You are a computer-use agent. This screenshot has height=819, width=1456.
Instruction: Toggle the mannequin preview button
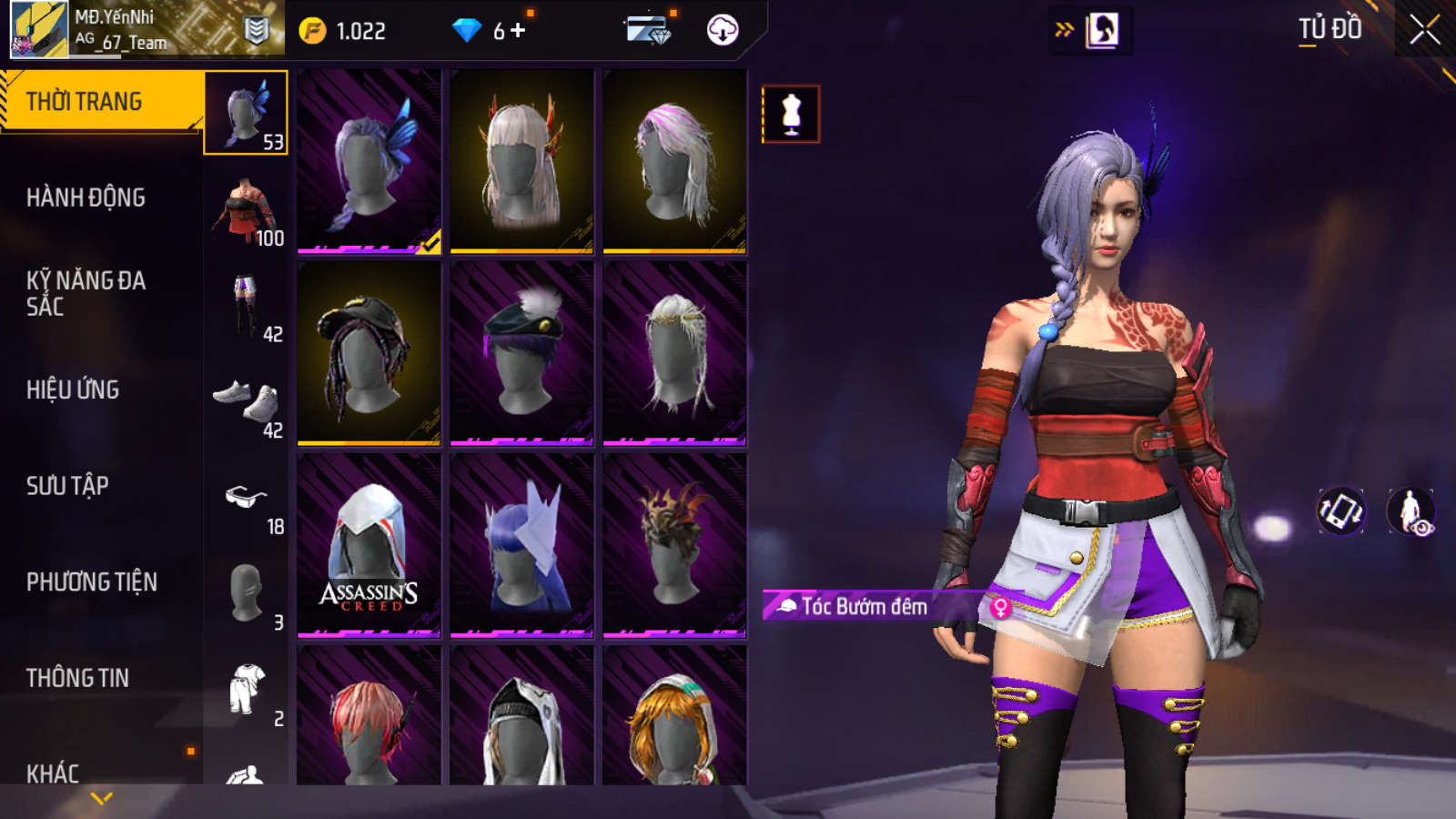(791, 115)
